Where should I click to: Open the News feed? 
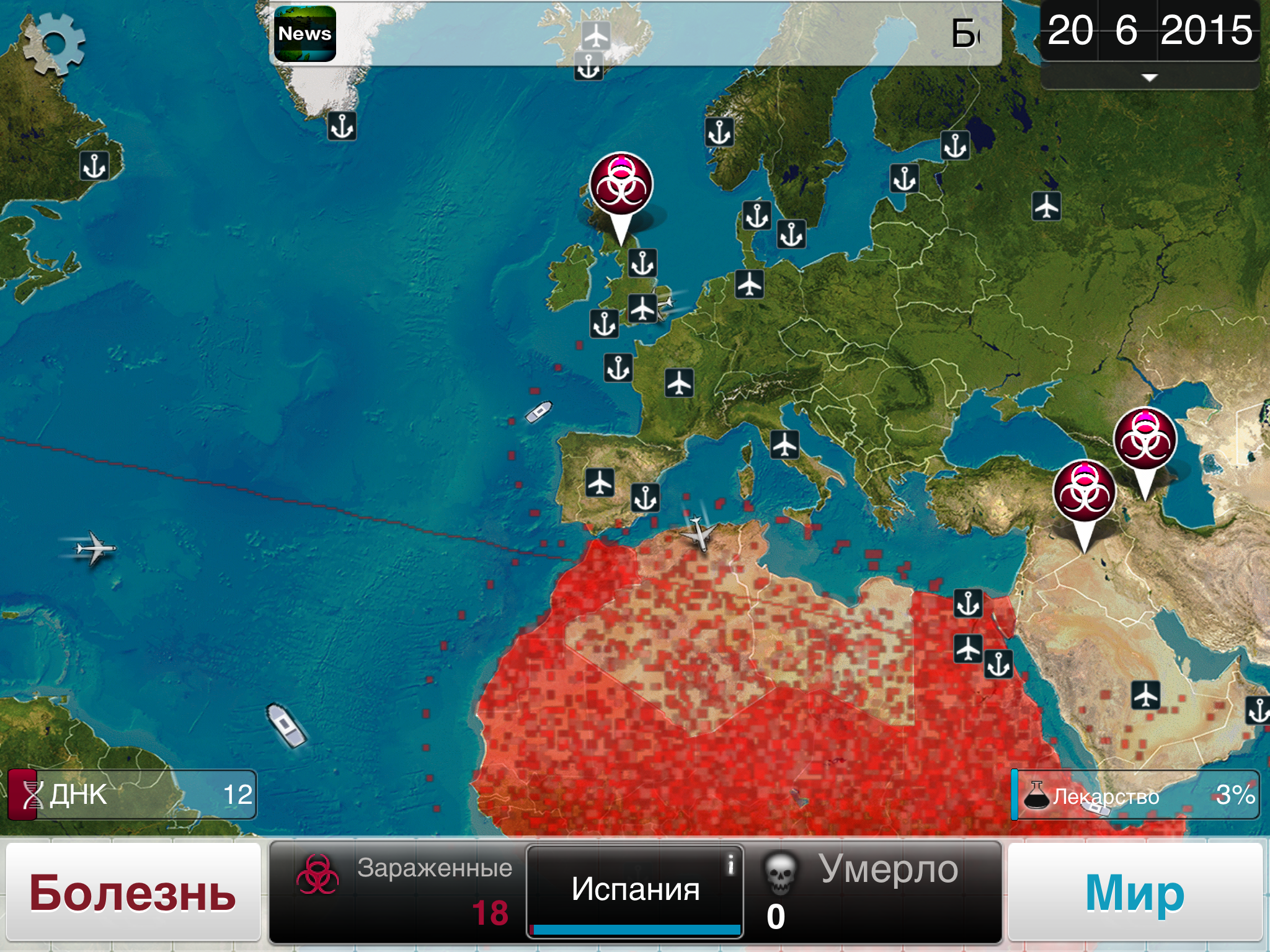[304, 34]
